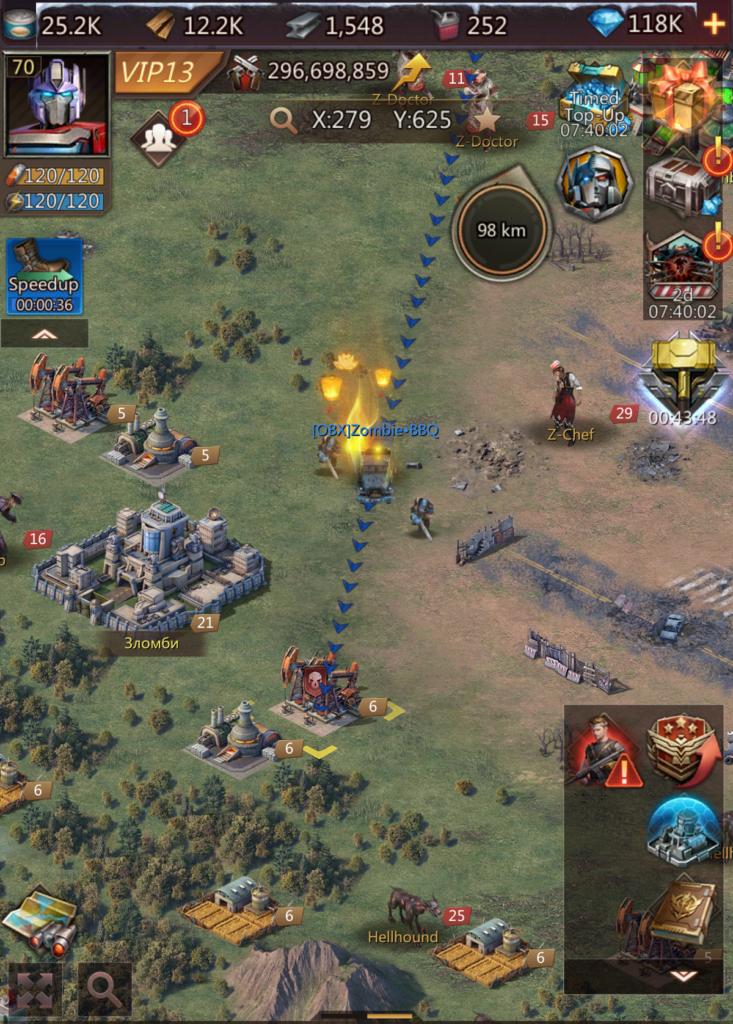Open the soldier warning alert icon
This screenshot has height=1024, width=733.
[x=605, y=748]
